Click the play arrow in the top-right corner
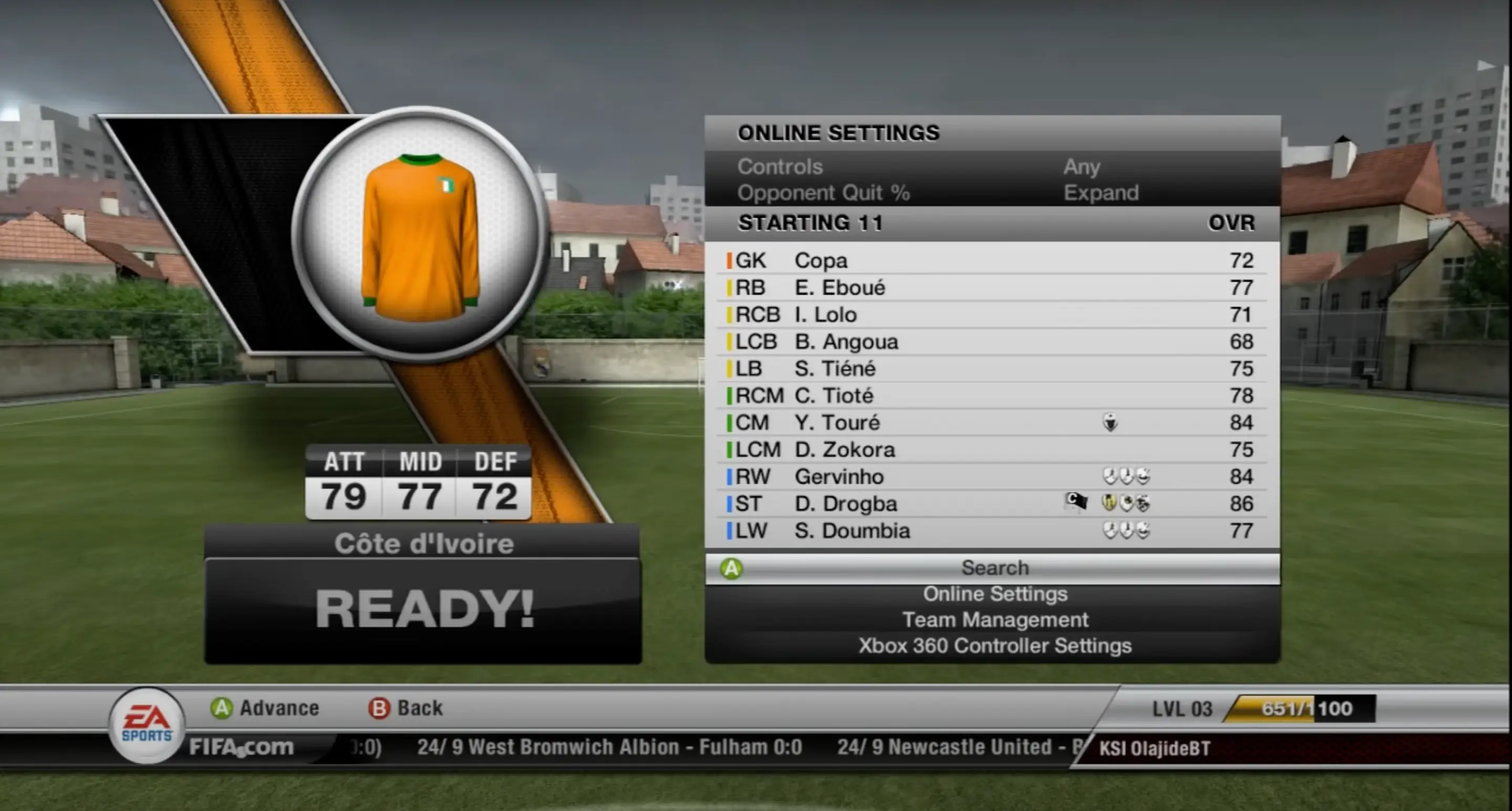1512x811 pixels. click(1487, 65)
